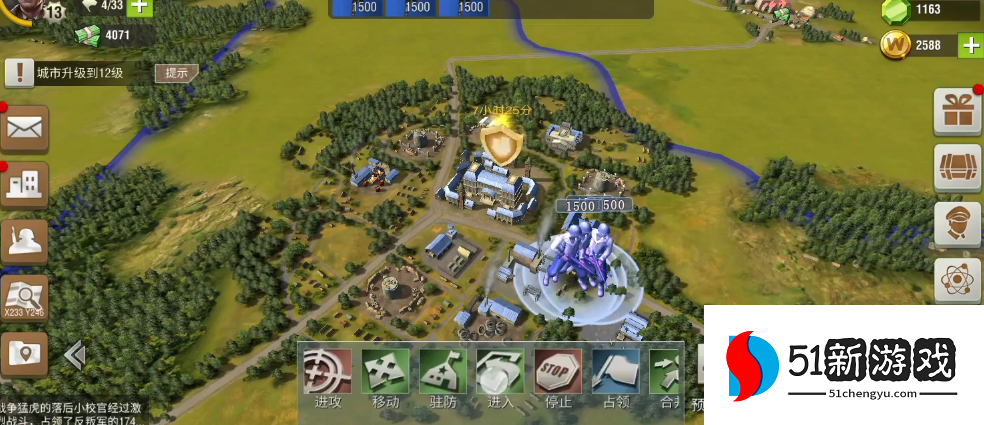
Task: Open the gift box rewards icon
Action: click(957, 111)
